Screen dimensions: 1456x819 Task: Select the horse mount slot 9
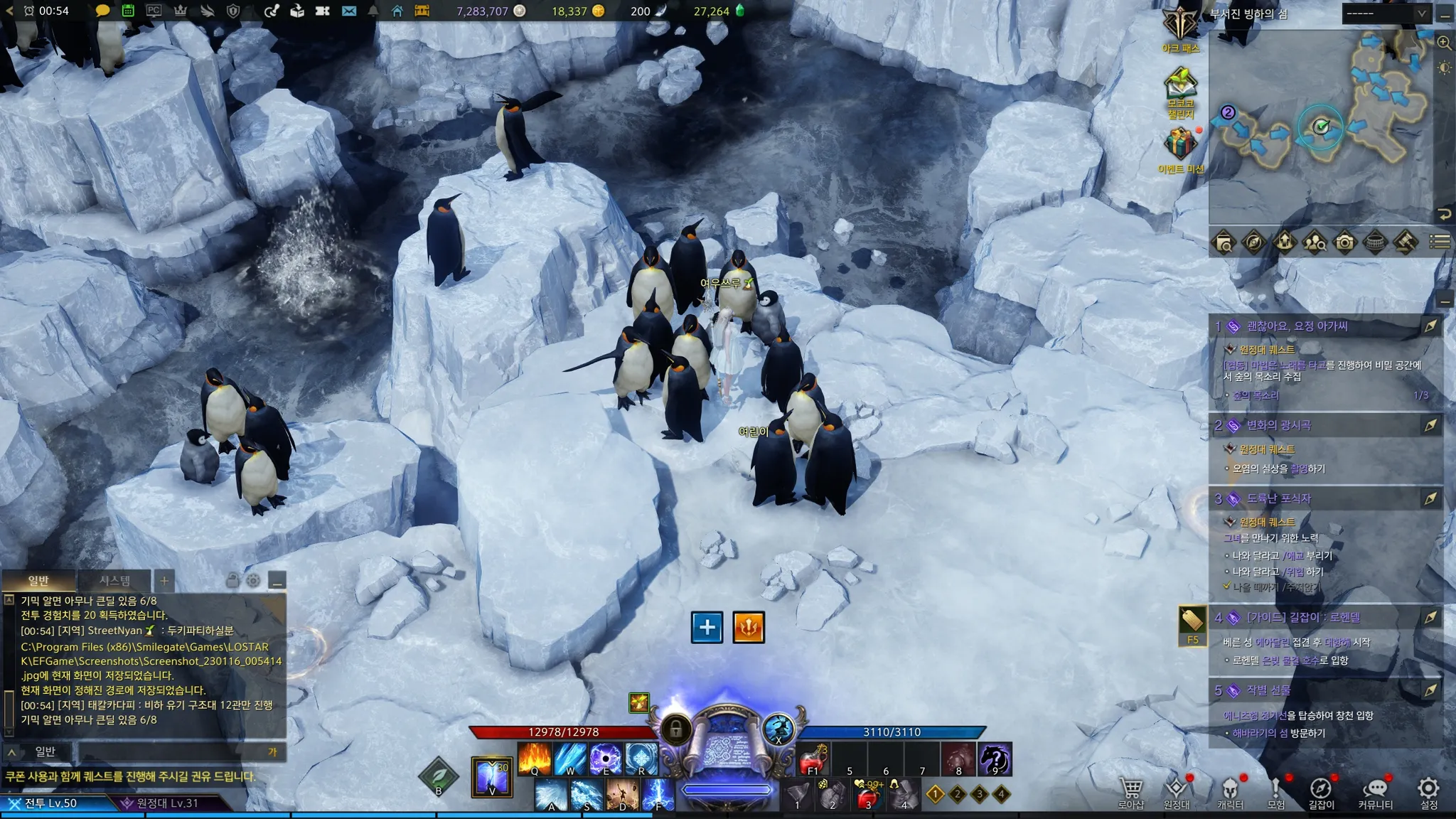point(995,759)
